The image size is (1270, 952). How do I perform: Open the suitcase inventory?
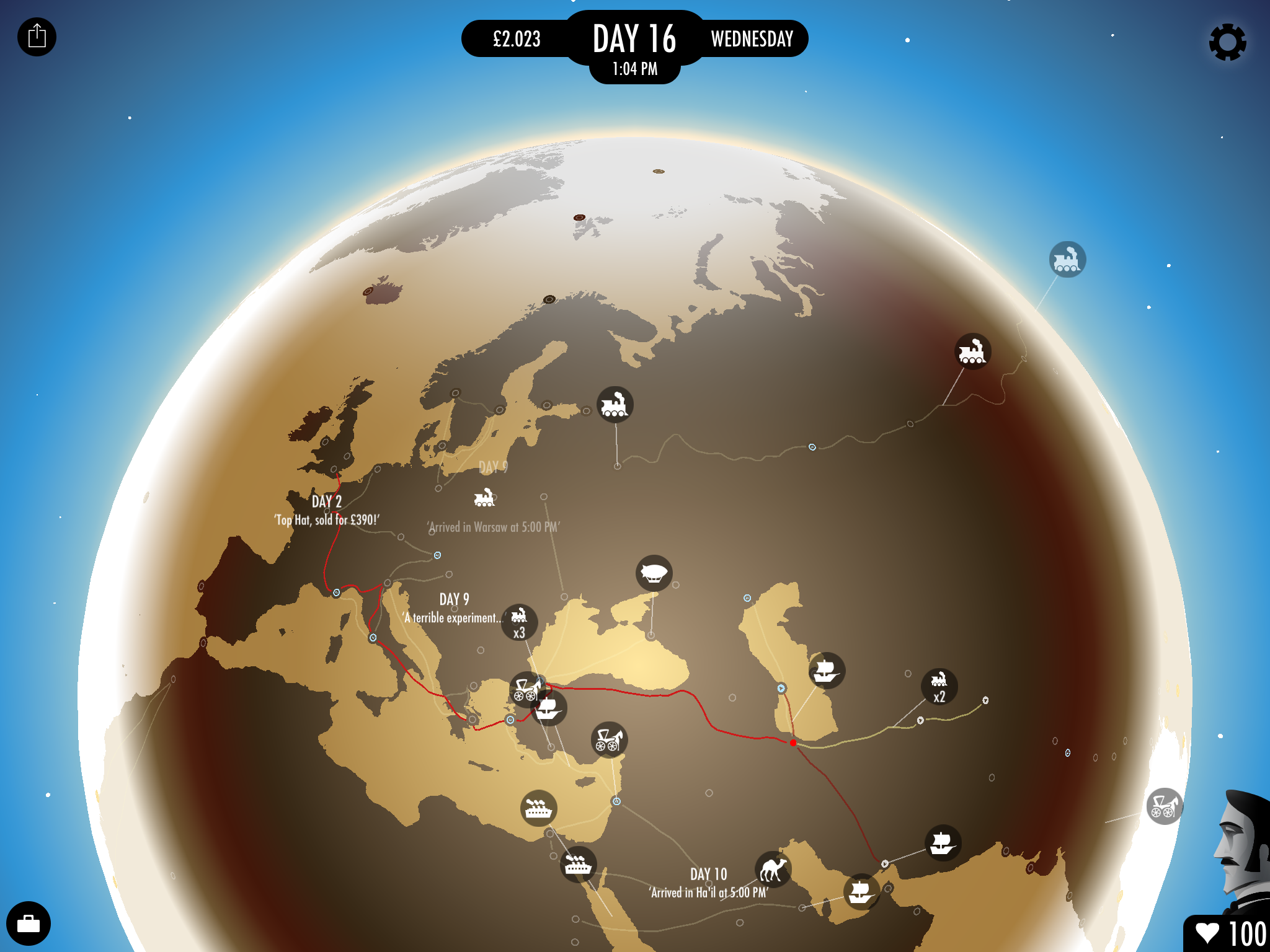click(x=29, y=923)
